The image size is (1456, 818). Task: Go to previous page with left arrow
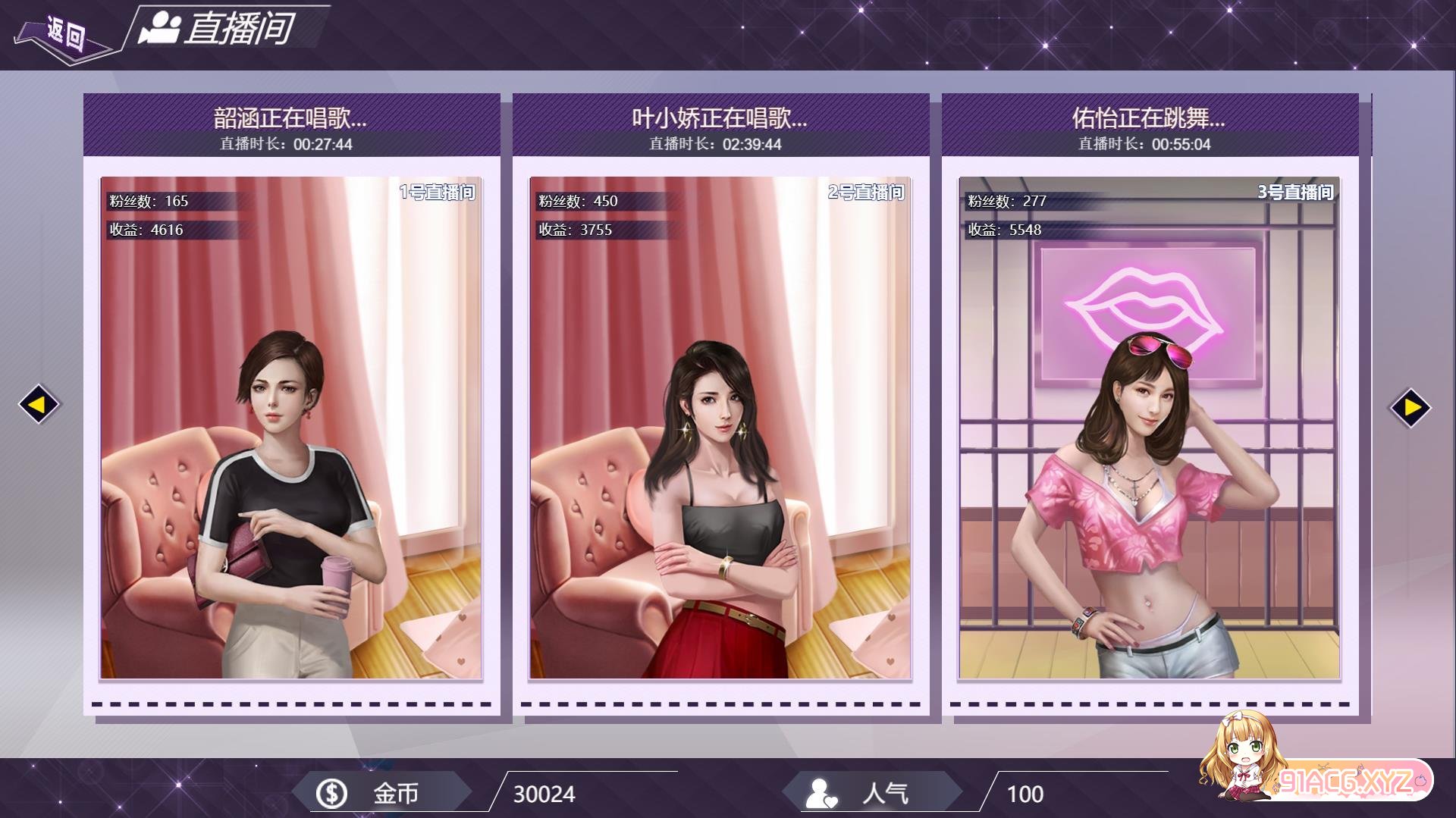(x=38, y=405)
